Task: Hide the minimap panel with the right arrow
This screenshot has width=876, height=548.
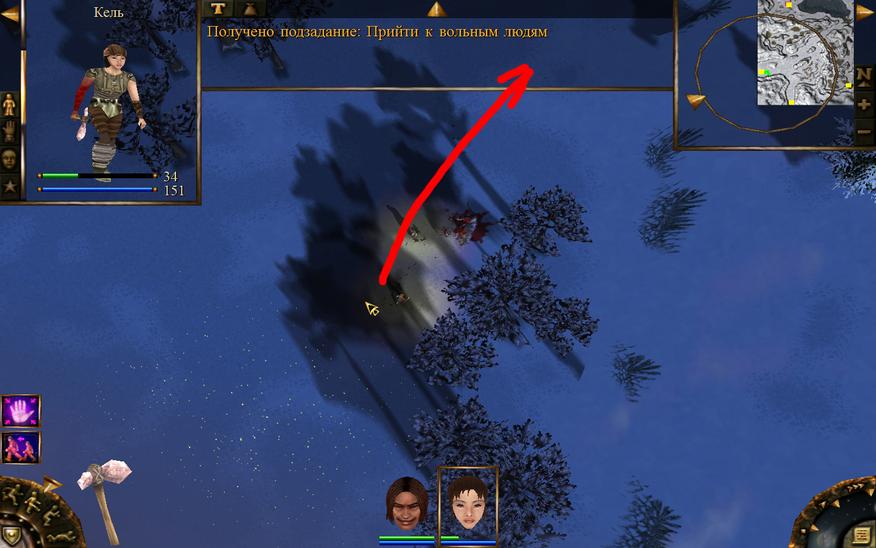Action: [864, 13]
